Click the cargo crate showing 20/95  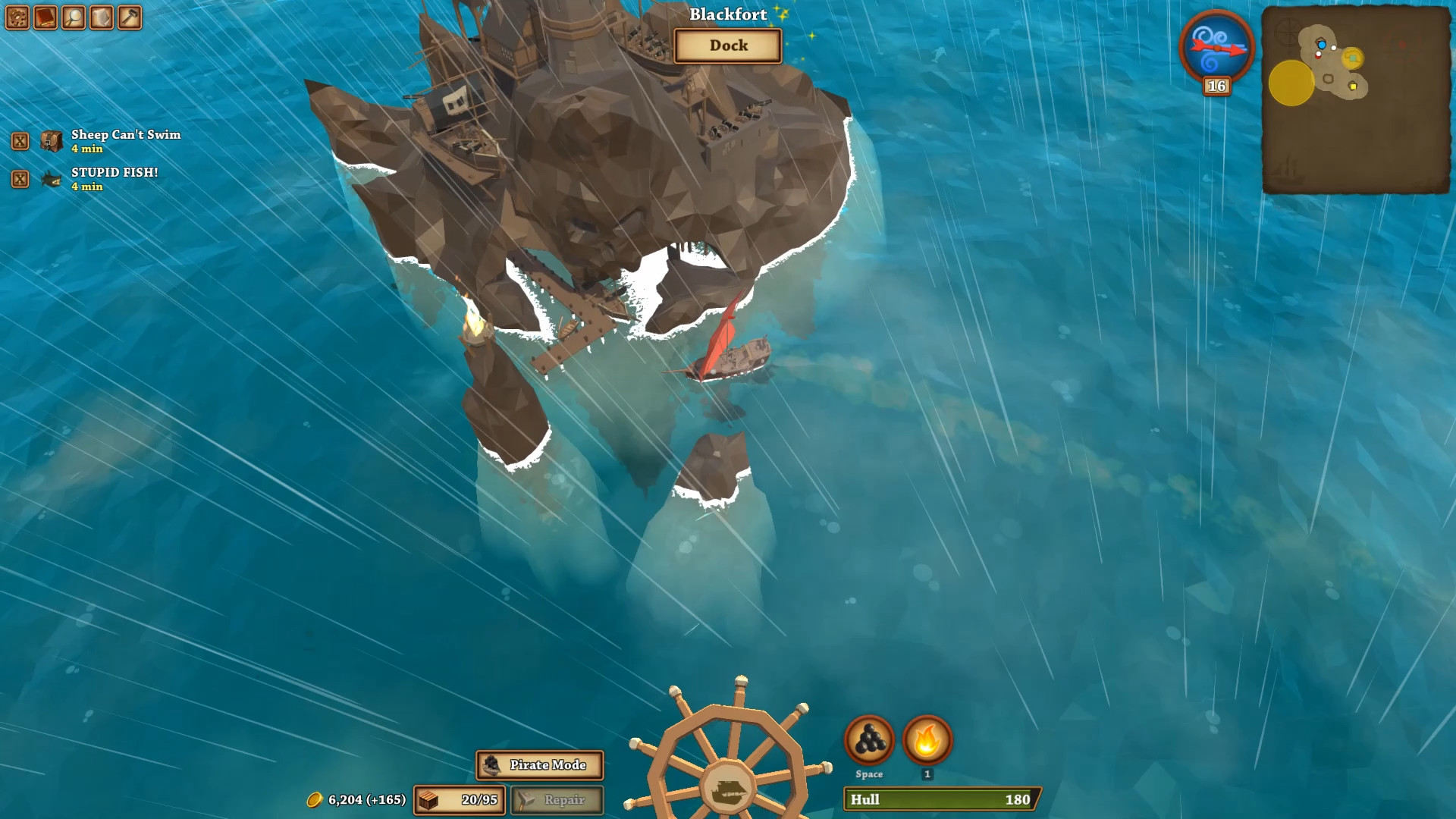458,799
